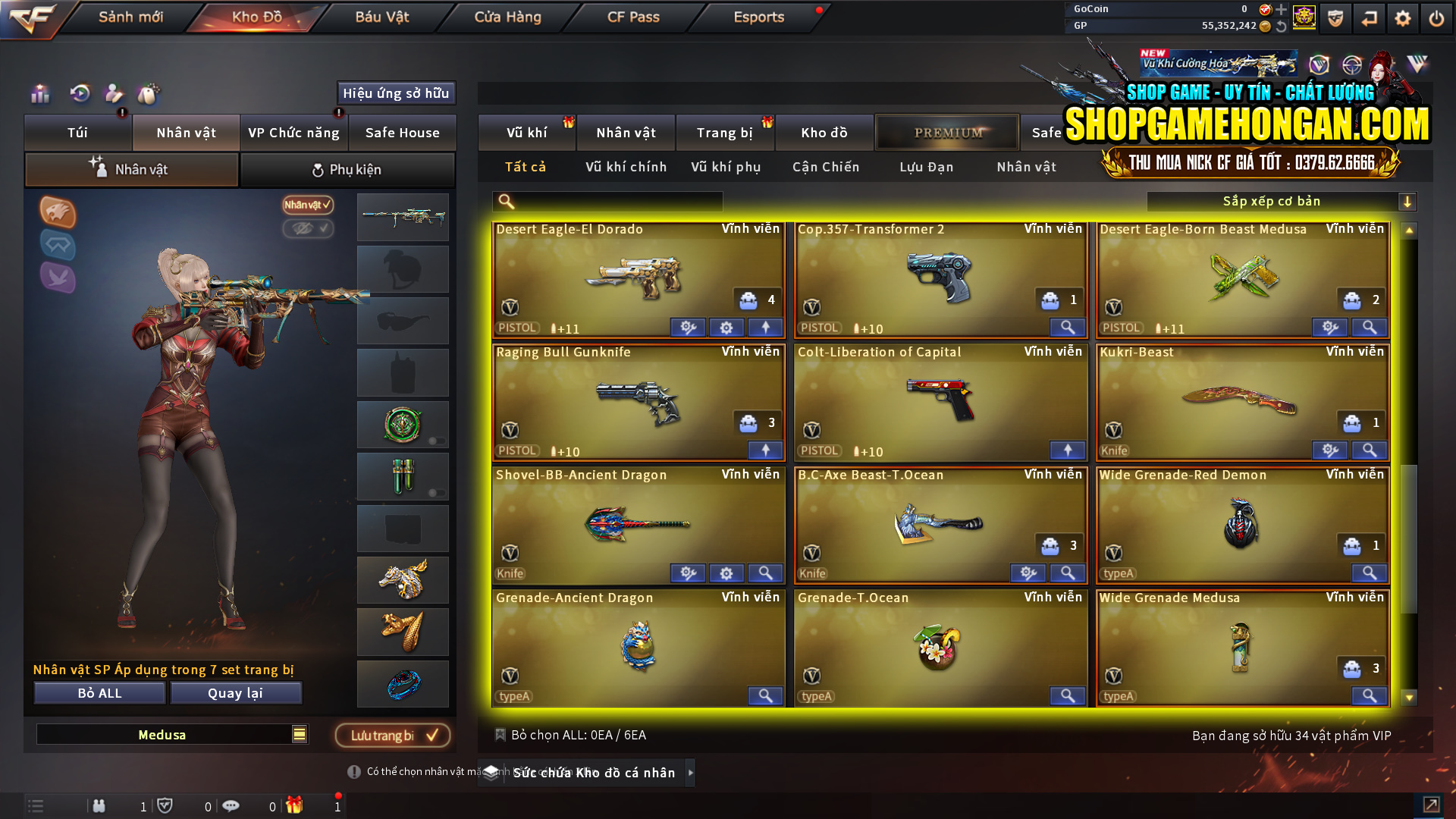The height and width of the screenshot is (819, 1456).
Task: Click the shield icon in the top-right bar
Action: [x=1335, y=17]
